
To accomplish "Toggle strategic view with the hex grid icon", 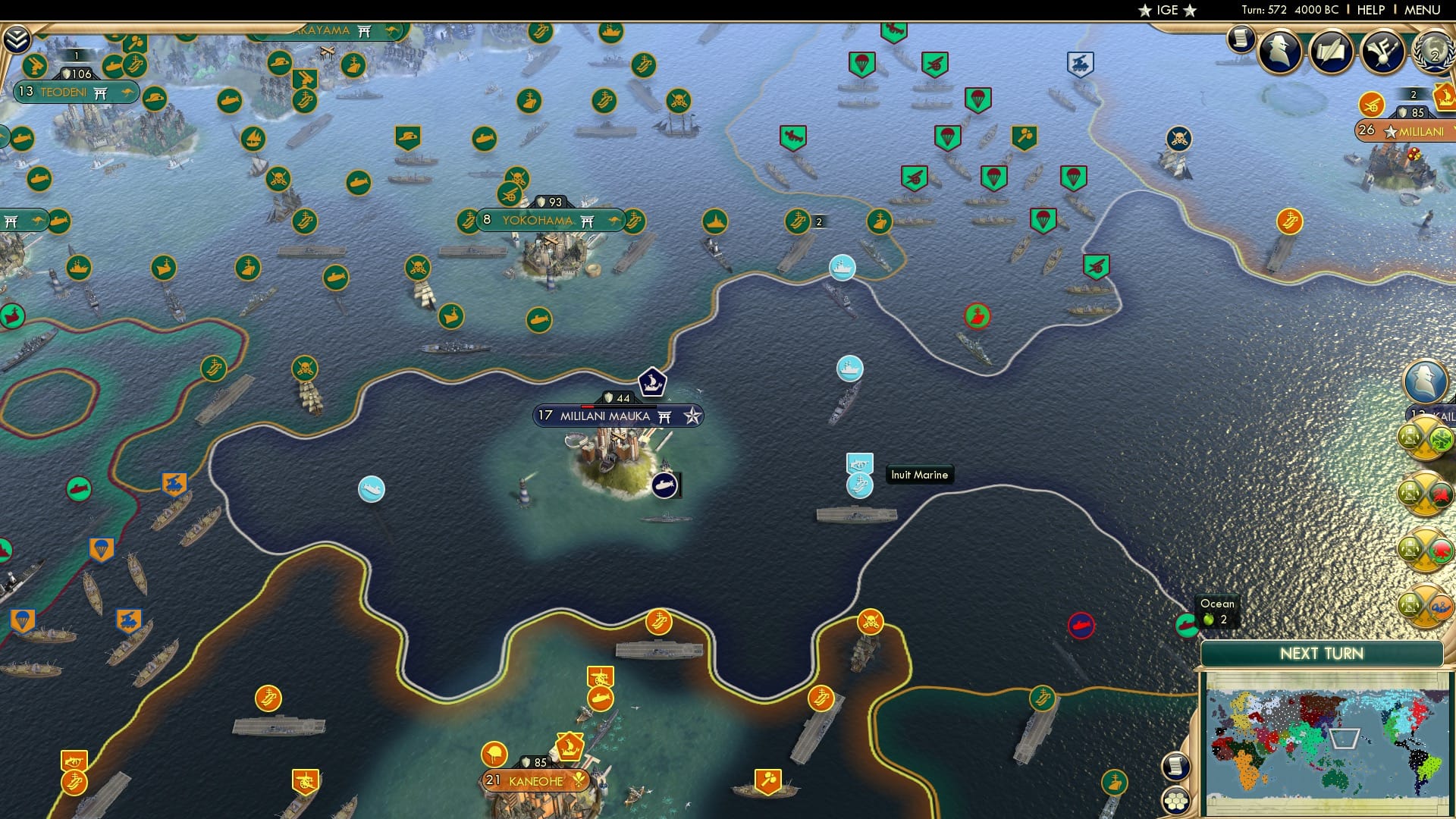I will click(x=1175, y=799).
